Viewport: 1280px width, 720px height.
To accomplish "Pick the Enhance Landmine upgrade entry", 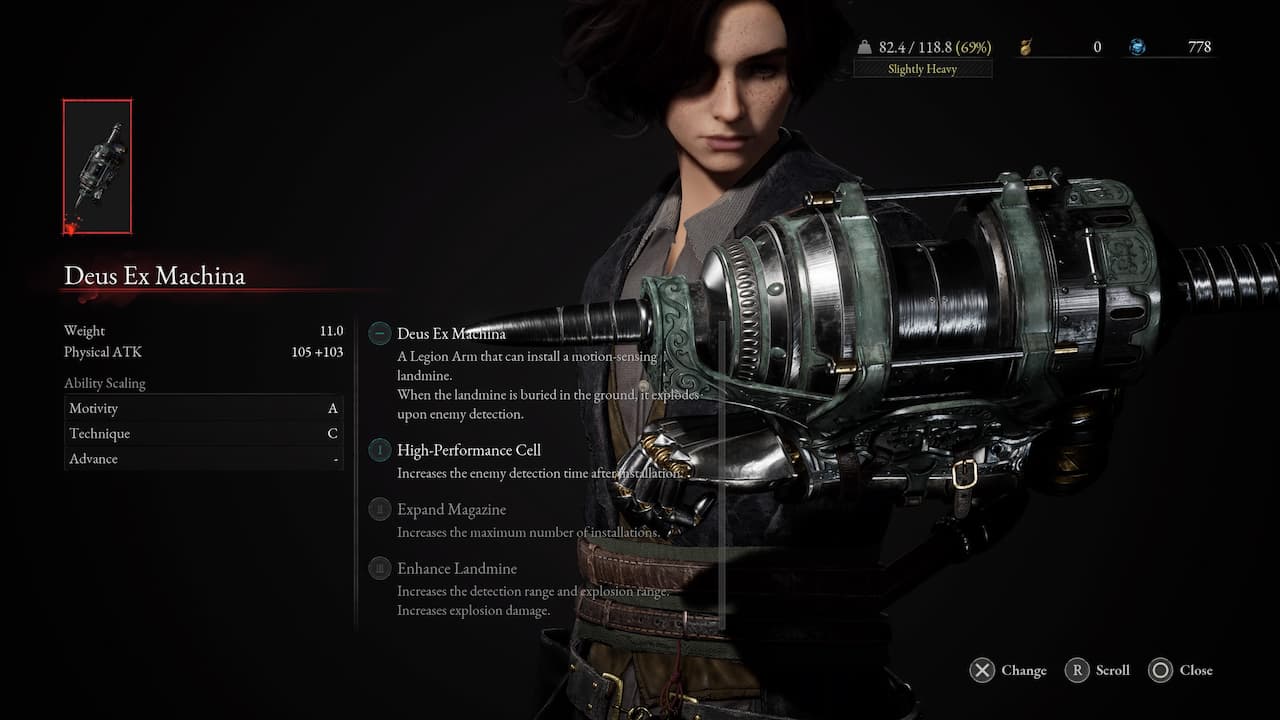I will (x=456, y=569).
